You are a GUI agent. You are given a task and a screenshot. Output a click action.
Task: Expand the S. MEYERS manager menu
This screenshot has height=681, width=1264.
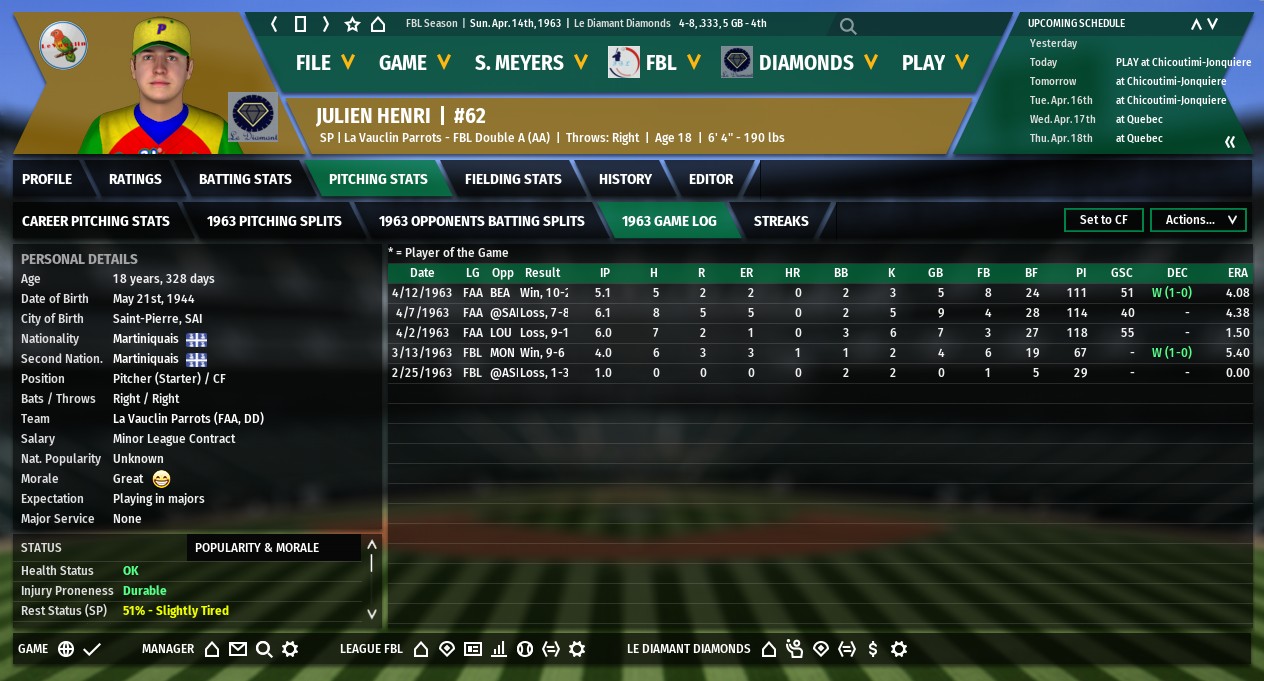[x=531, y=63]
